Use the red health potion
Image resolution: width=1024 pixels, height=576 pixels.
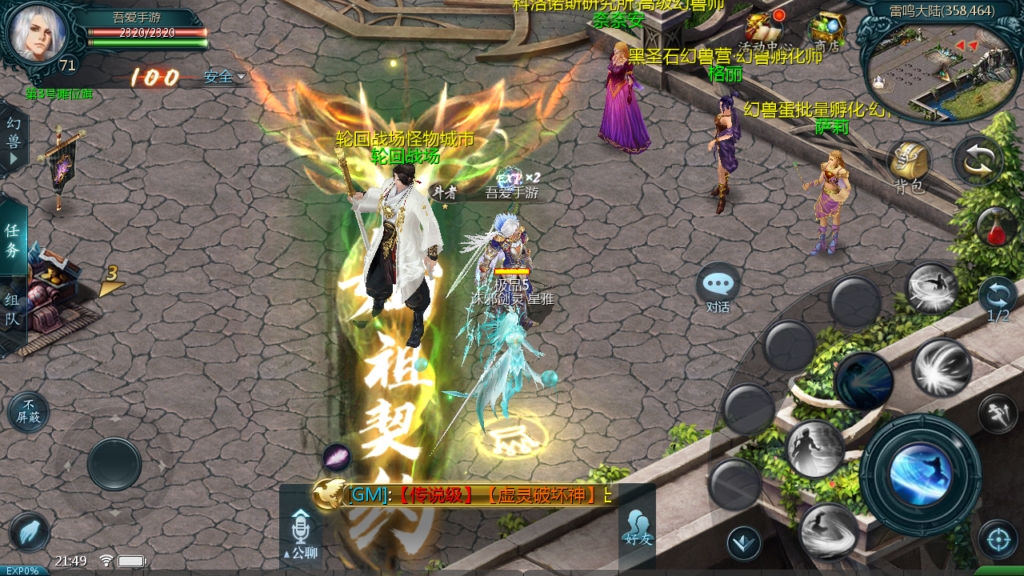[x=995, y=226]
